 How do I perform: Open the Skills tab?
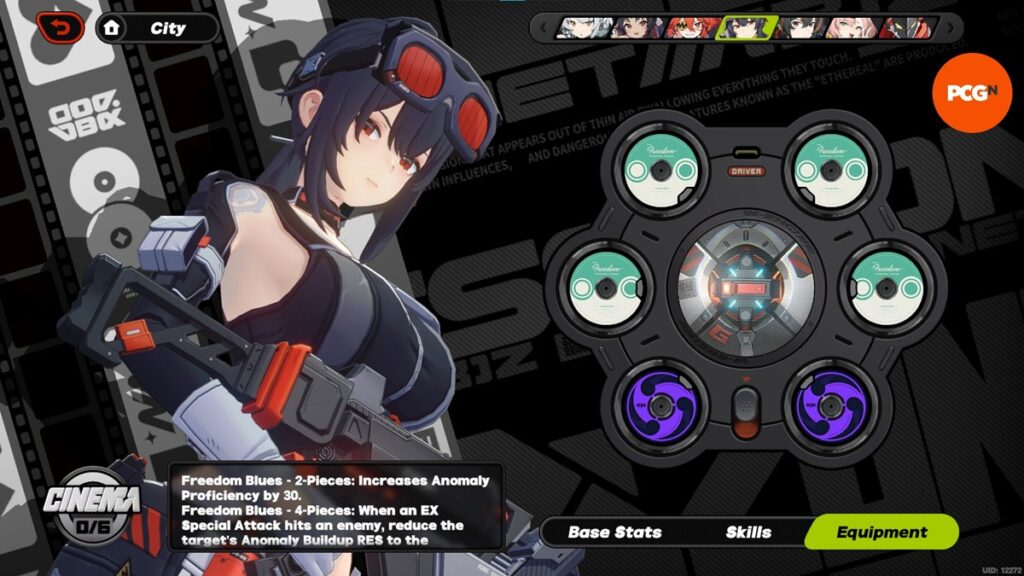point(748,532)
